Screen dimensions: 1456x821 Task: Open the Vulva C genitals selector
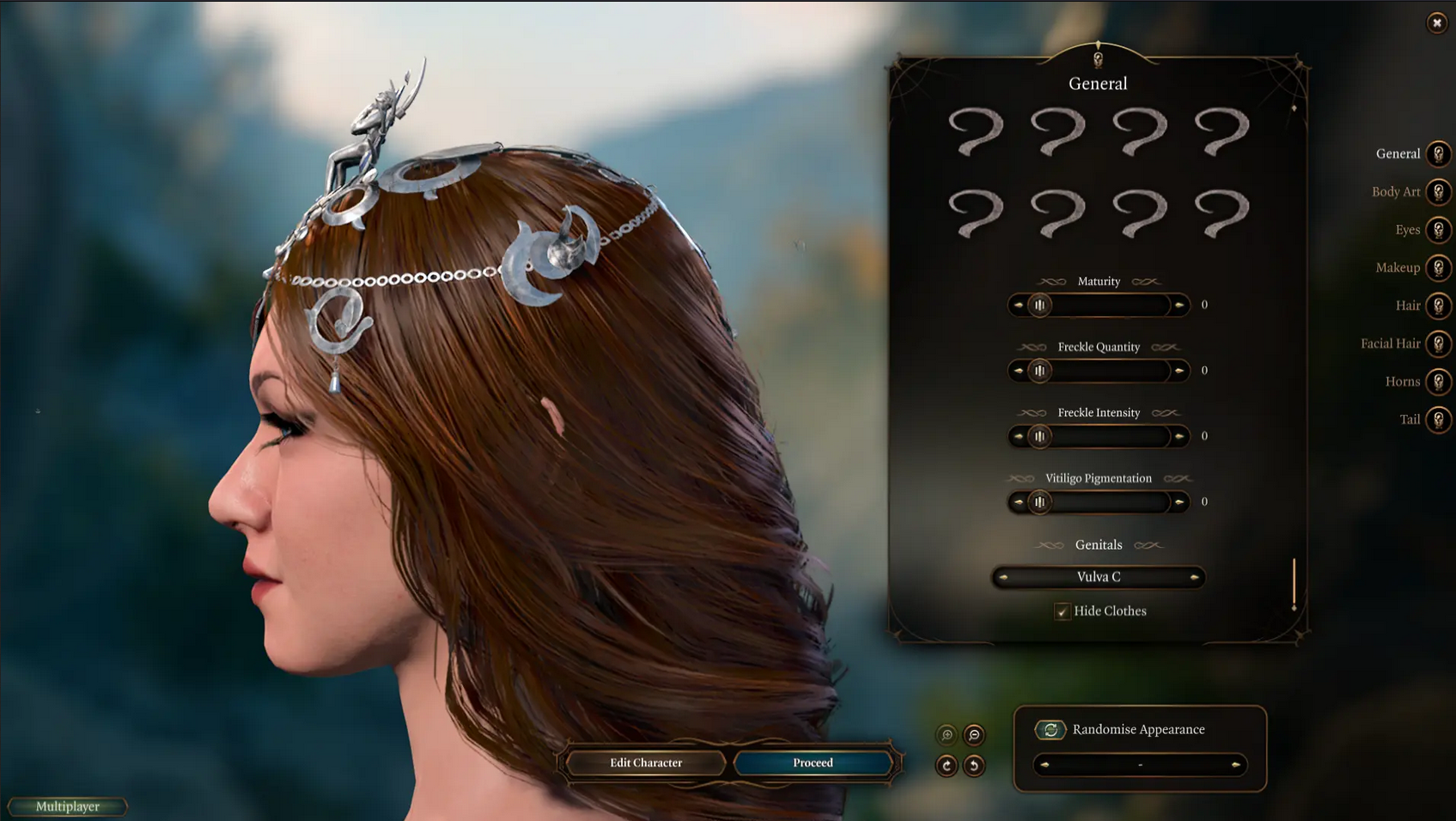pyautogui.click(x=1098, y=576)
